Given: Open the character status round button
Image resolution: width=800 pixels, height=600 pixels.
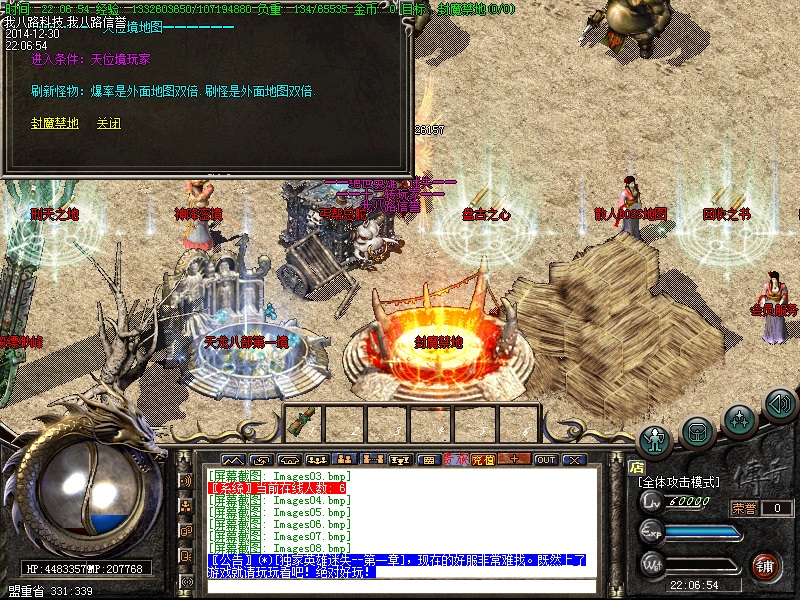Looking at the screenshot, I should click(x=656, y=438).
